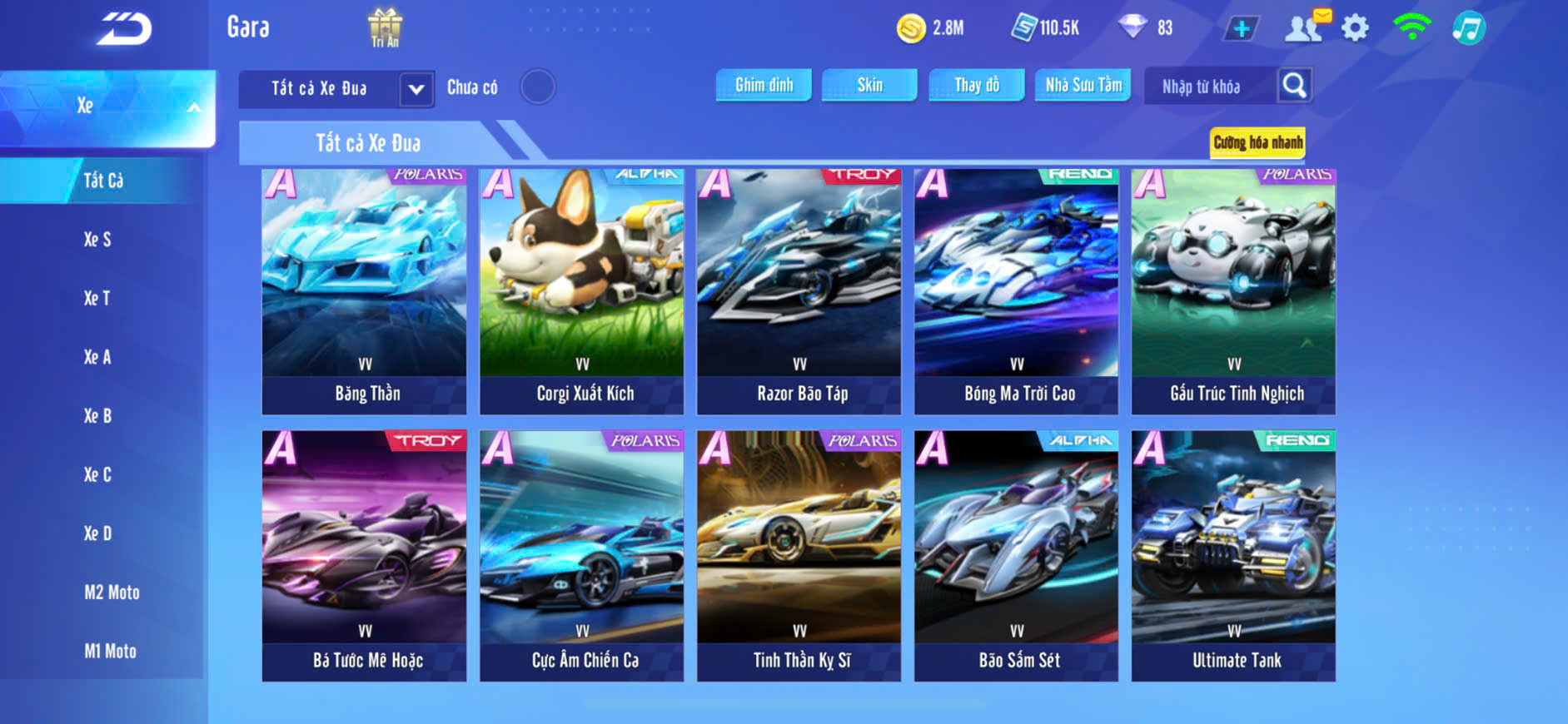1568x724 pixels.
Task: Choose the Tinh Thần Kỵ Sĩ car
Action: (799, 555)
